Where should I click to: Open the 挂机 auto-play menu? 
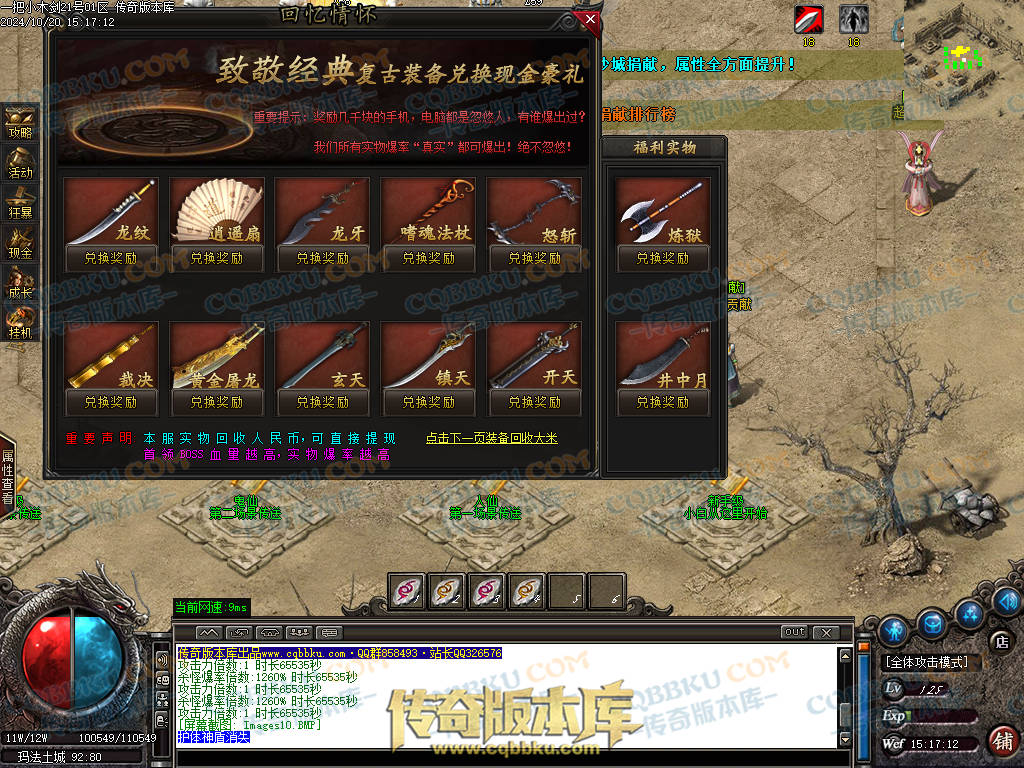click(20, 323)
